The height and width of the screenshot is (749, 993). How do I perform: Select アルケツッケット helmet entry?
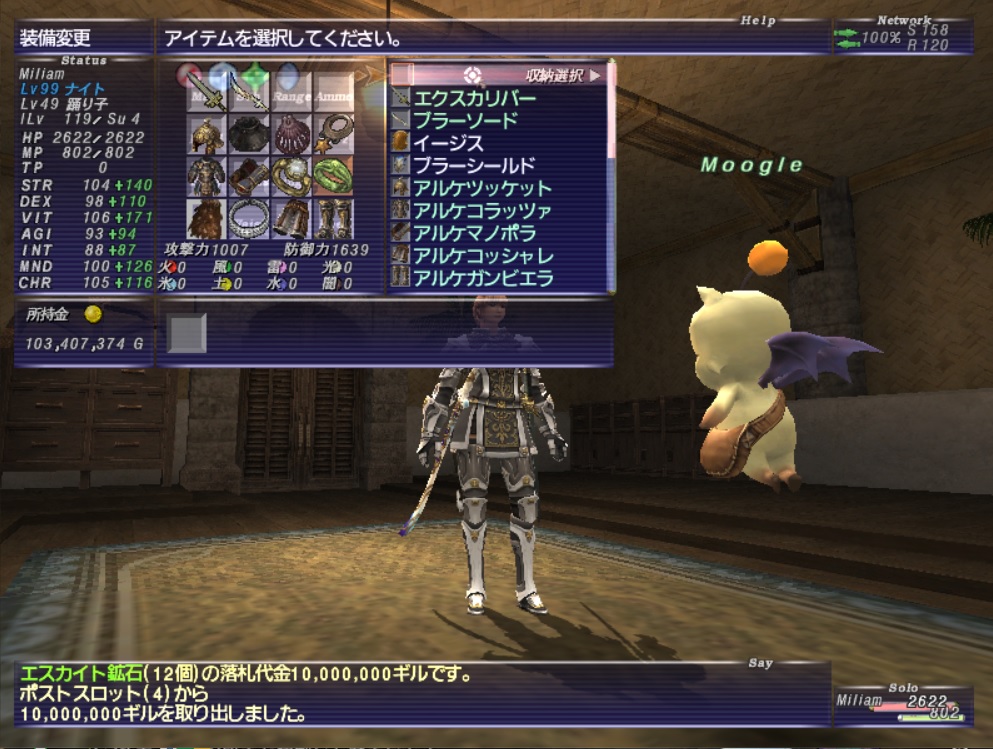coord(482,188)
